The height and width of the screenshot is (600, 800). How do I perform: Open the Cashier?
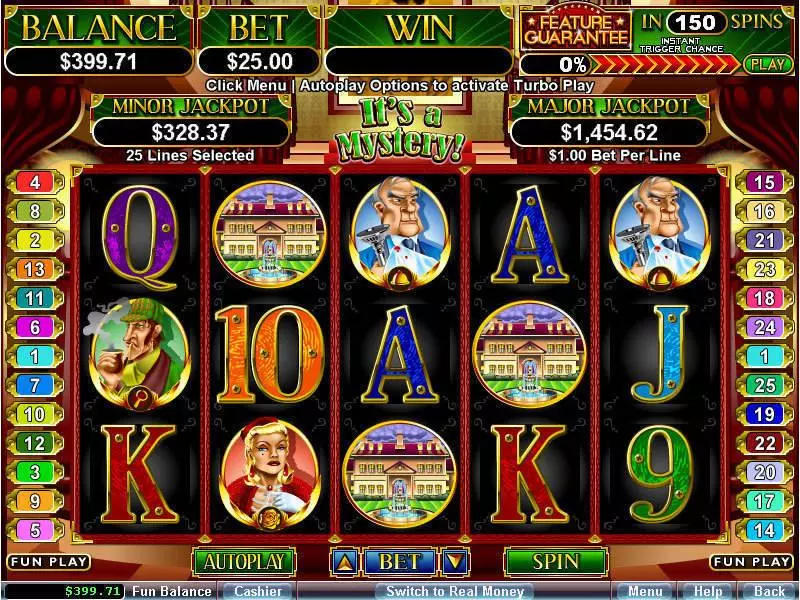tap(257, 591)
